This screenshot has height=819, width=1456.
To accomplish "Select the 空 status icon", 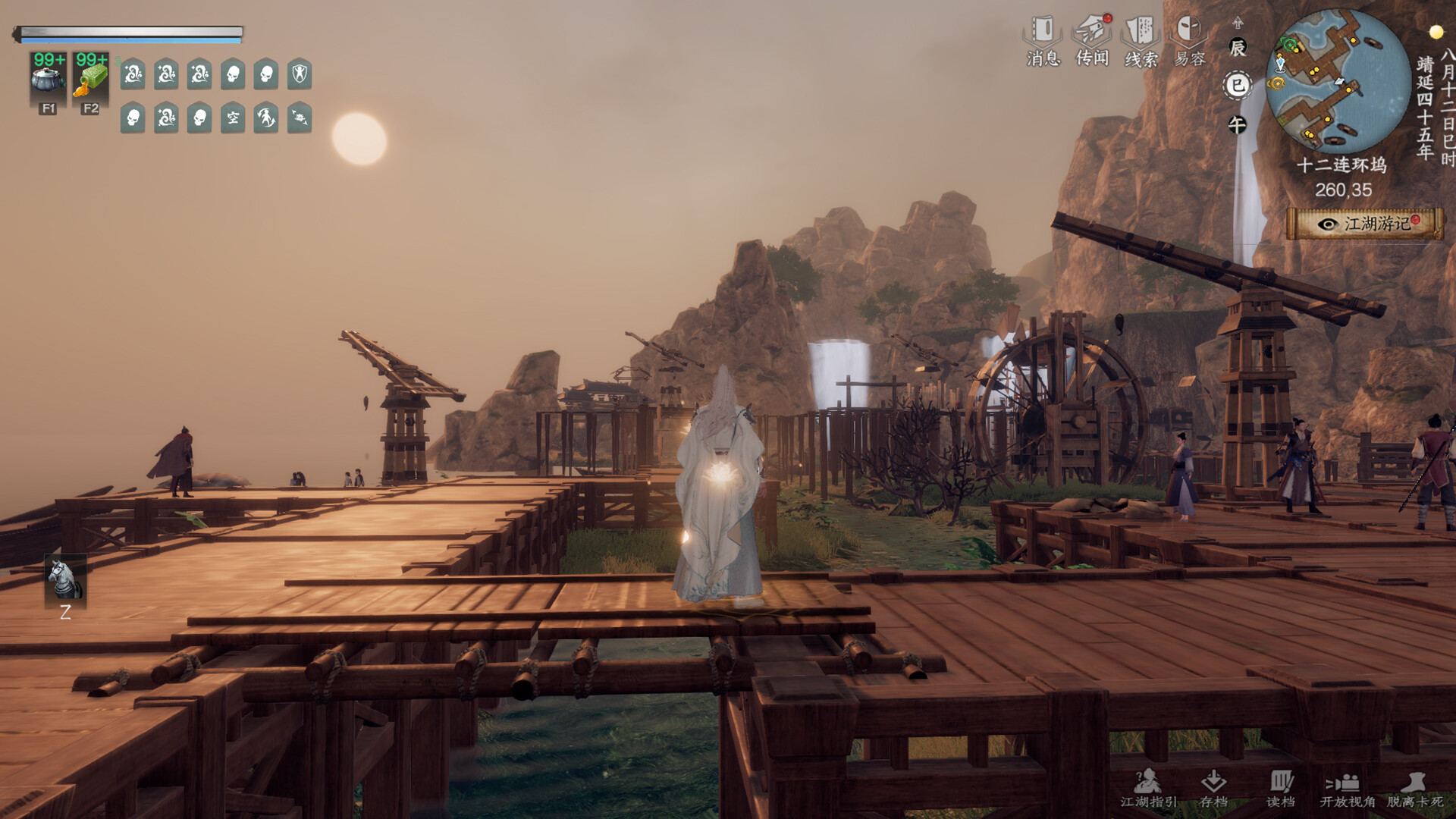I will click(233, 118).
